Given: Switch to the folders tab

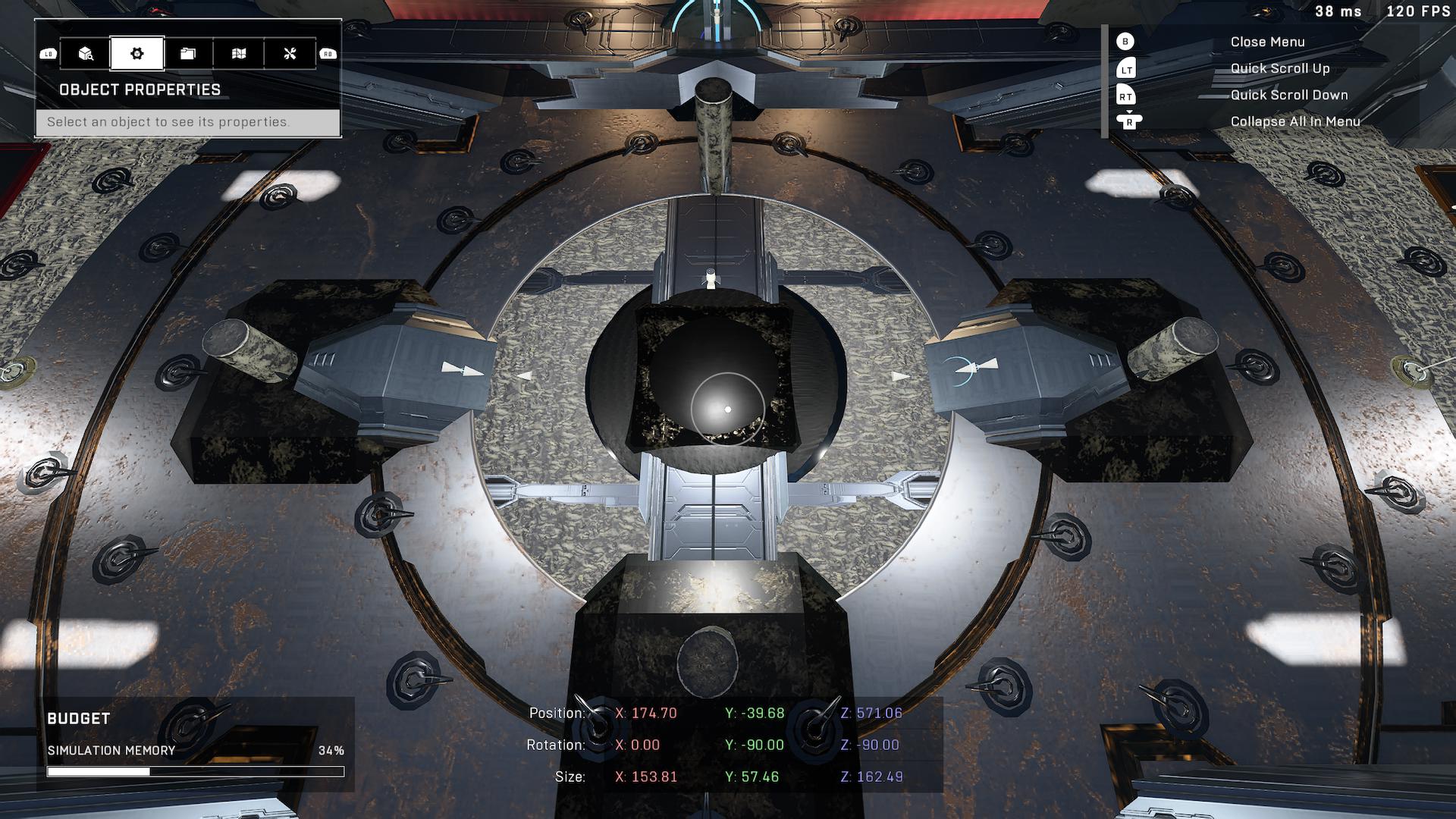Looking at the screenshot, I should click(188, 54).
